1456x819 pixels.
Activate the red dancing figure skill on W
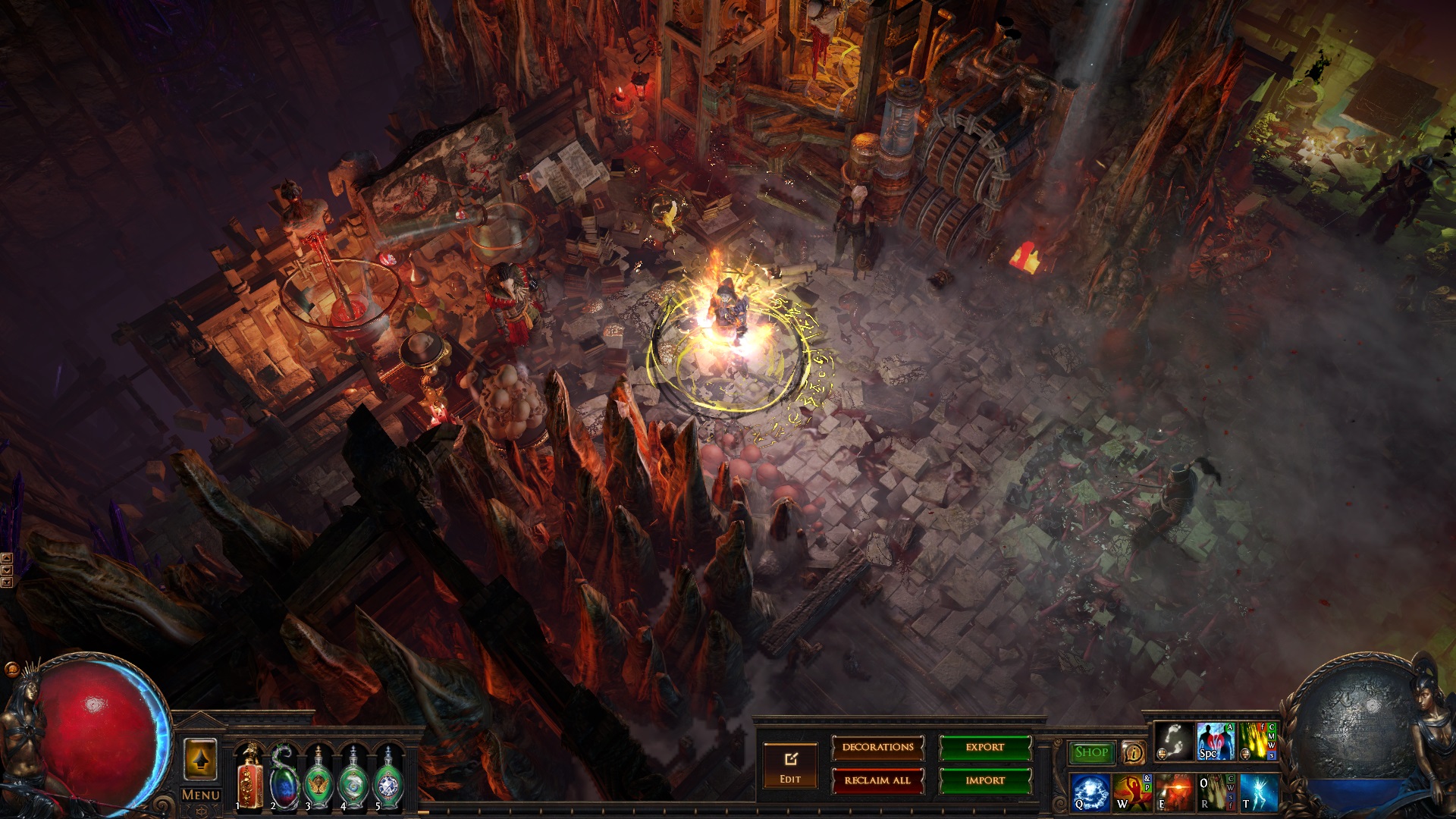tap(1132, 791)
